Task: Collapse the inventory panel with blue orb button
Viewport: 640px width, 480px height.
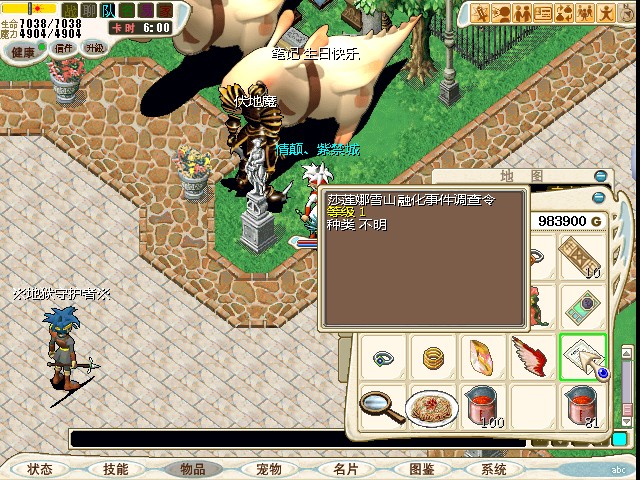Action: tap(599, 197)
